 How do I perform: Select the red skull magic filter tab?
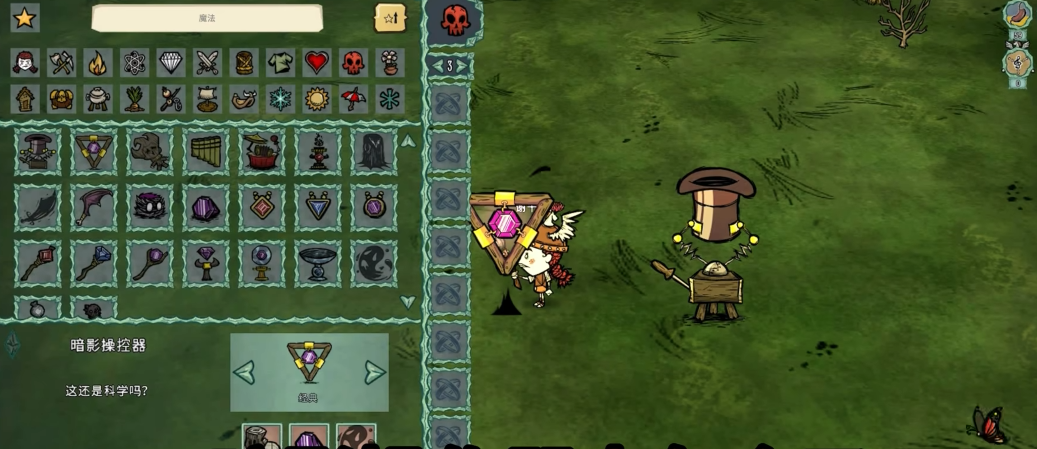tap(353, 63)
